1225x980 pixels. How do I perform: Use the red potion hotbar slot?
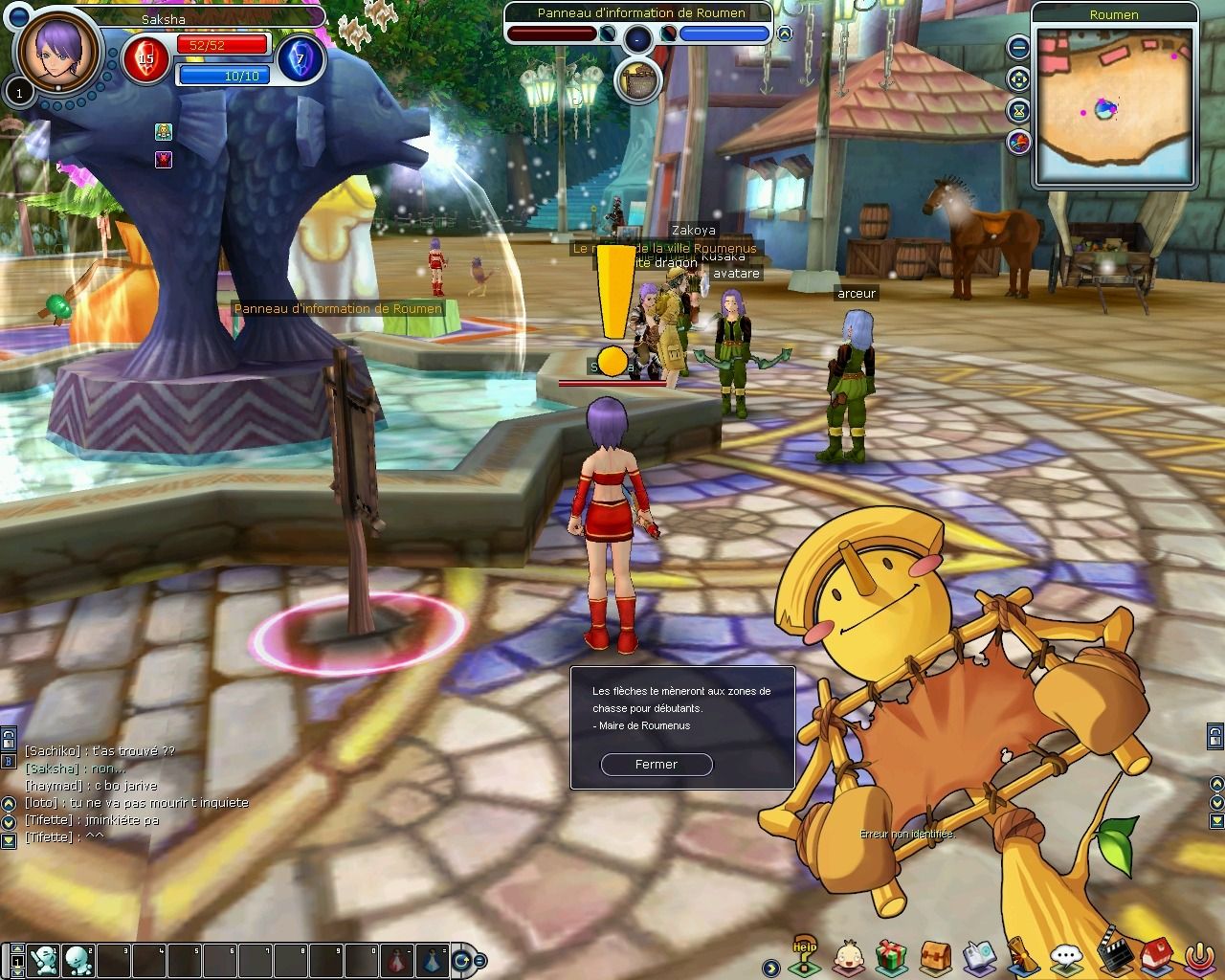point(397,957)
